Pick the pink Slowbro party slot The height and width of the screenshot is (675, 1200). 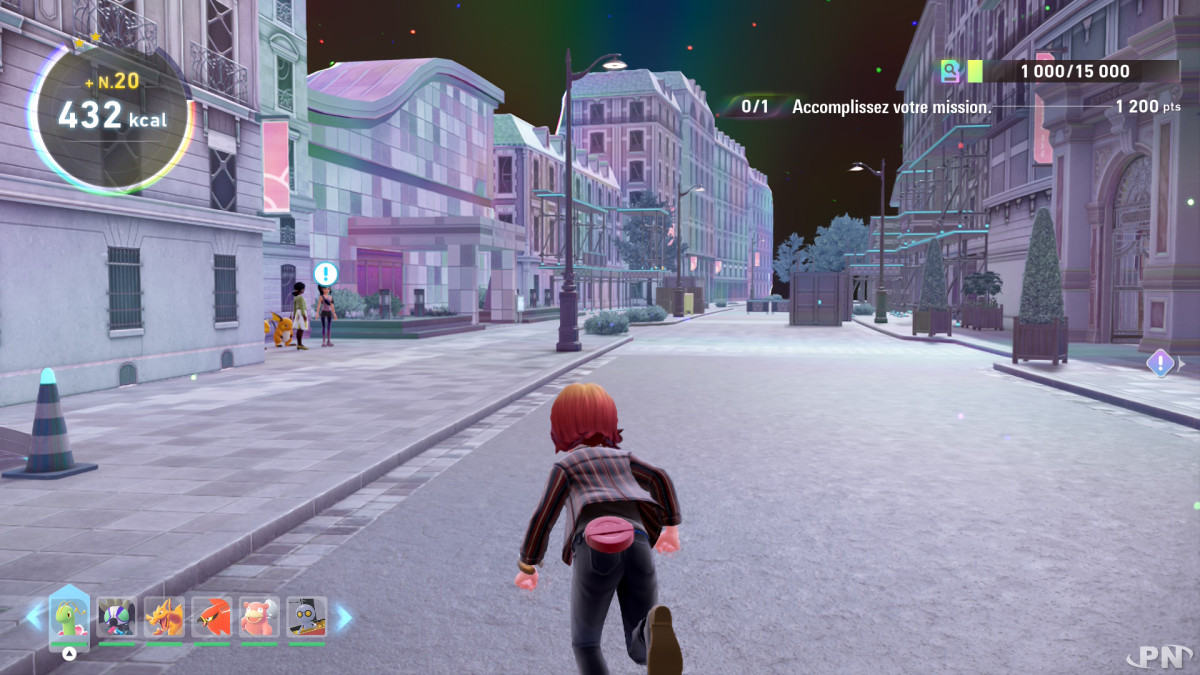point(259,618)
